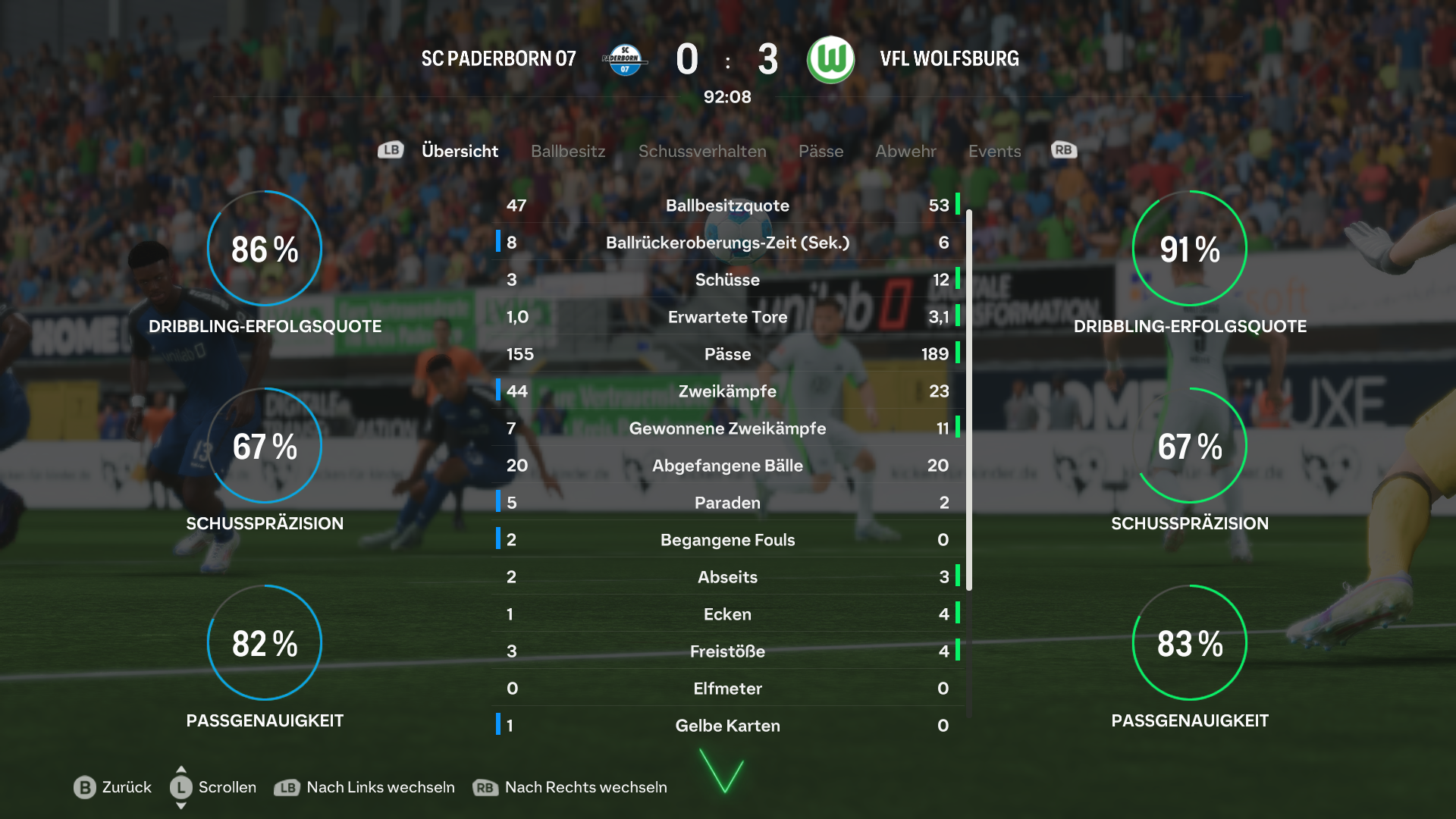1456x819 pixels.
Task: Choose the Gelbe Karten stat row
Action: [727, 726]
